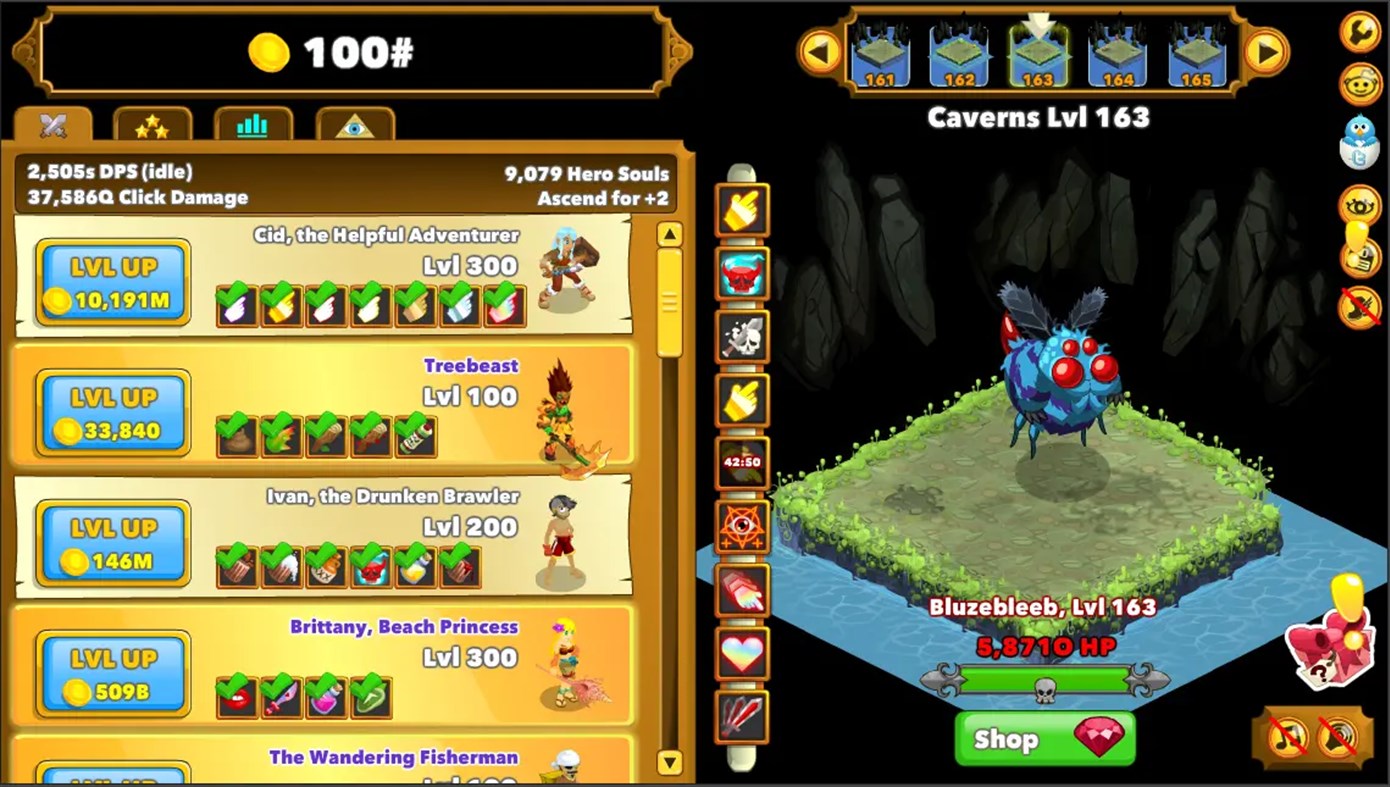Screen dimensions: 1390x787
Task: Activate the Dark Ritual pentagram skill
Action: coord(742,528)
